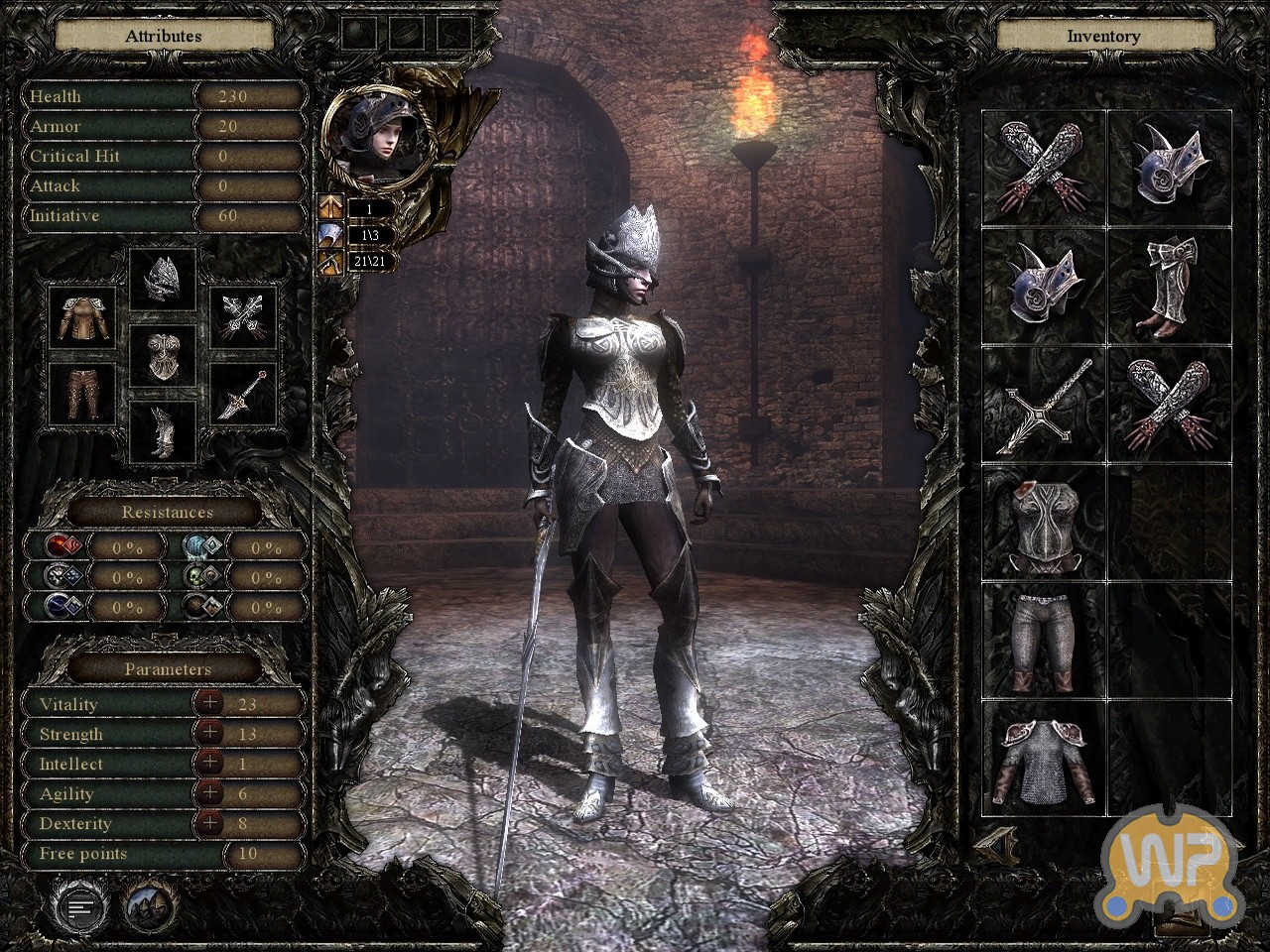Raise the Intellect stat by one

click(209, 763)
